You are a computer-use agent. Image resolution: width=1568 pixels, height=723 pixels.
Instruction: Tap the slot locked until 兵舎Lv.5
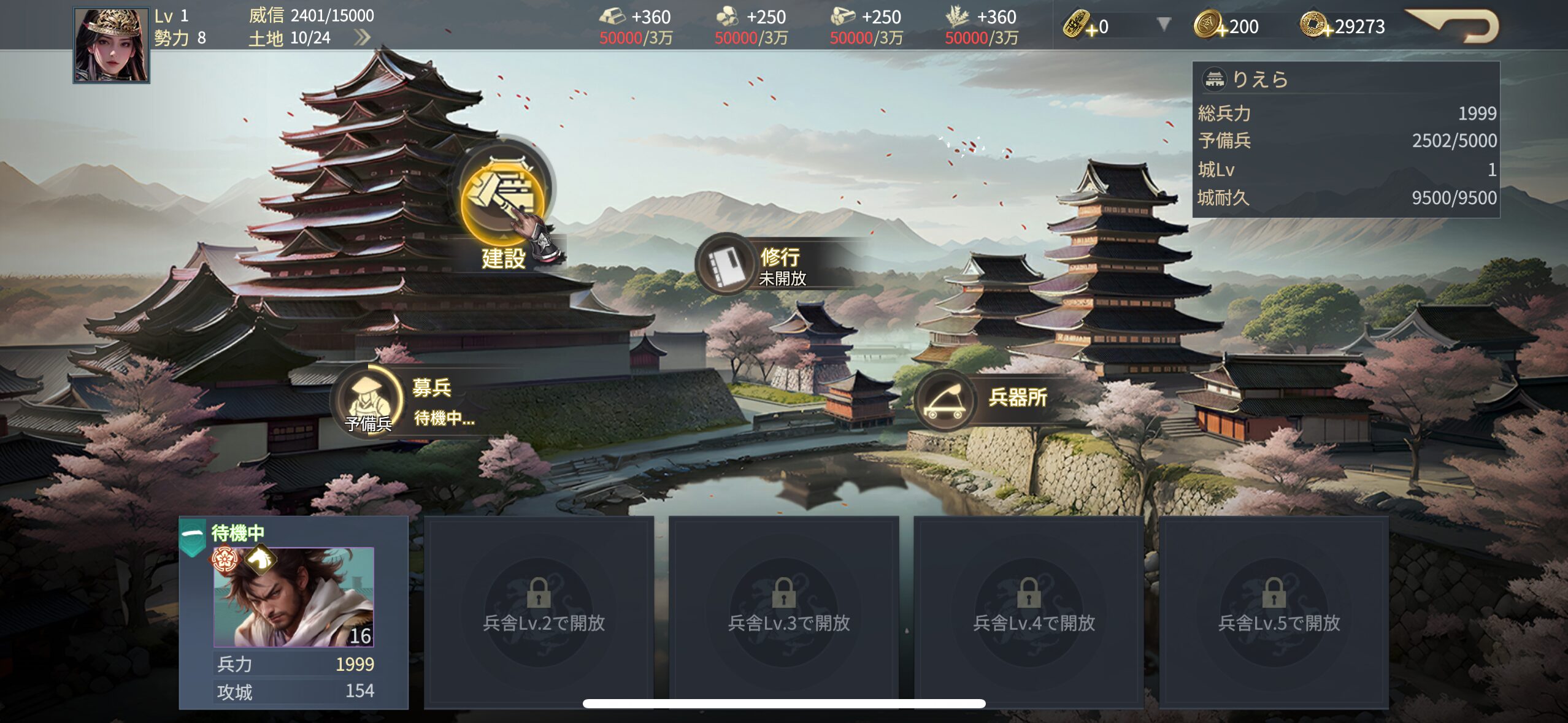point(1274,612)
